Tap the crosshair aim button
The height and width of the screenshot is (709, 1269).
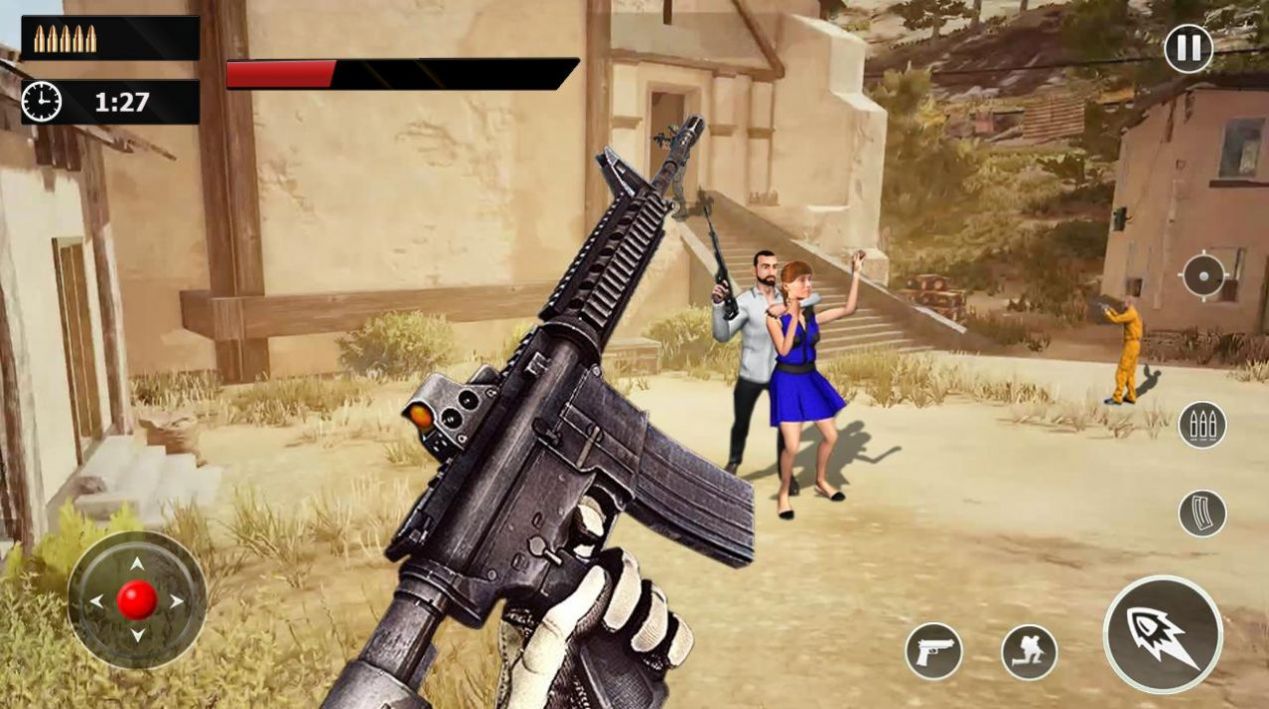pyautogui.click(x=1203, y=276)
